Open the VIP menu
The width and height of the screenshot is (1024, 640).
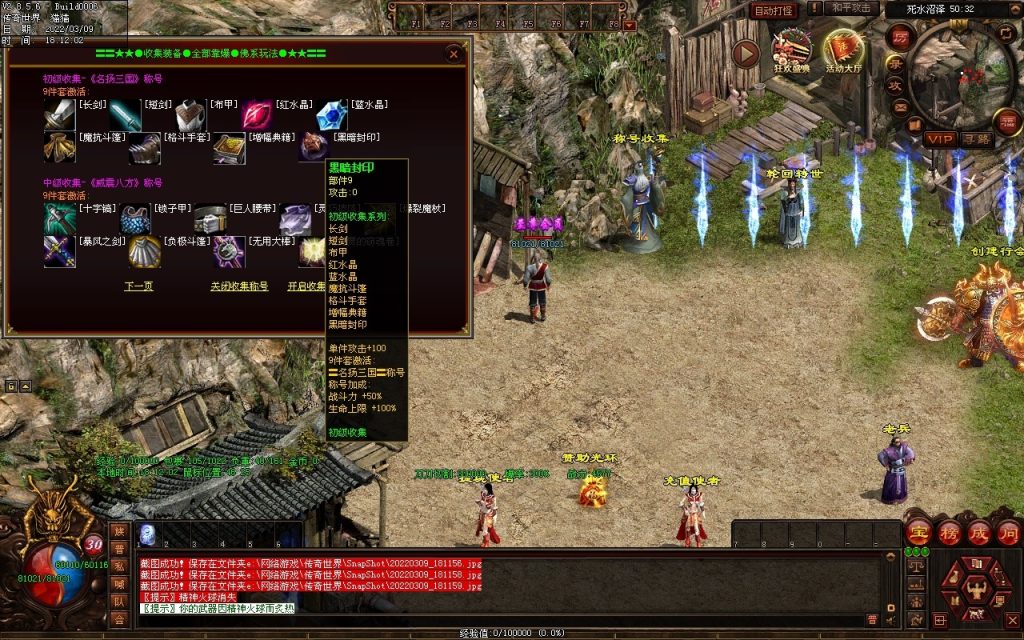pos(939,138)
